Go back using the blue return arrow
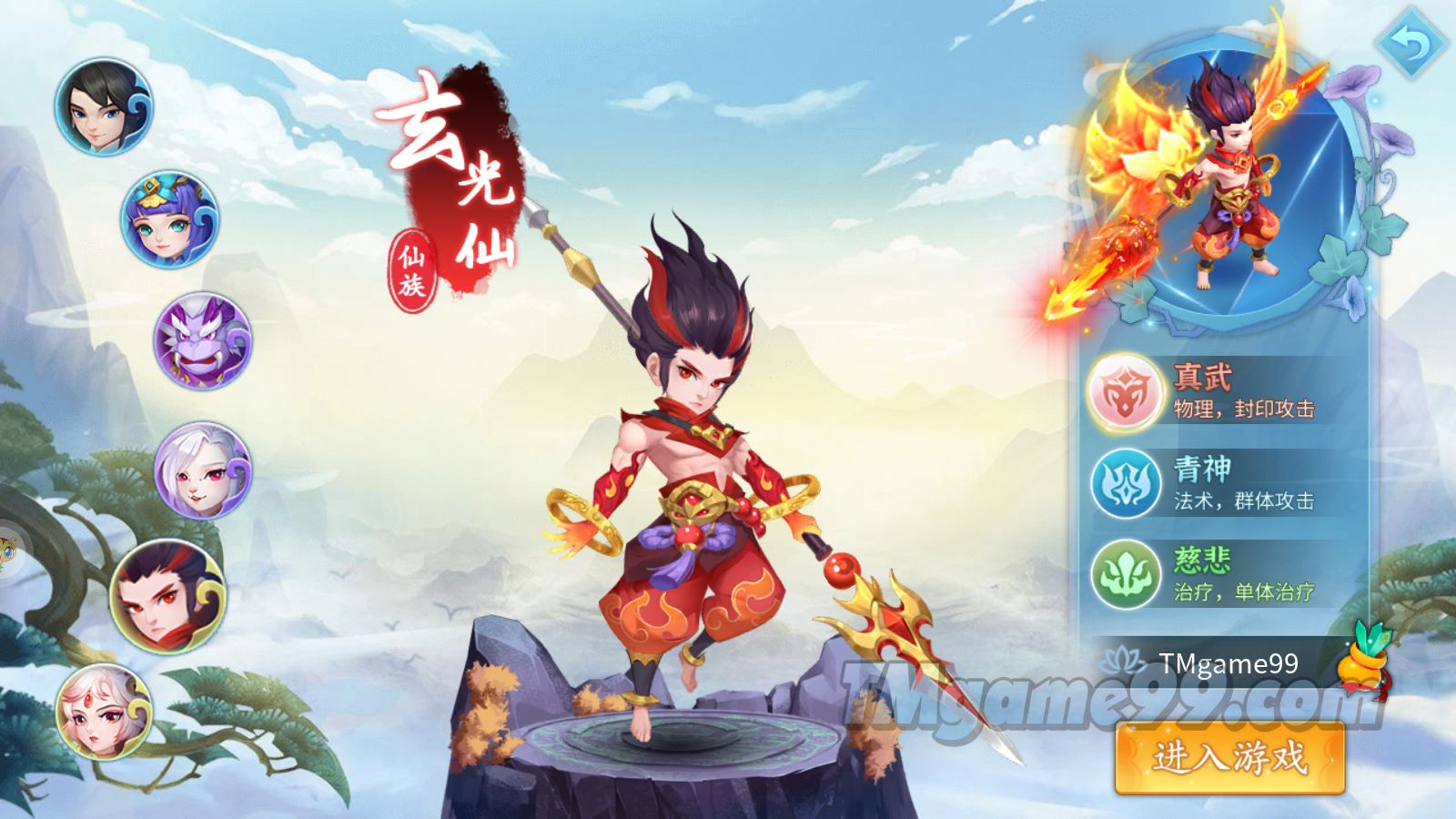The width and height of the screenshot is (1456, 819). coord(1410,44)
